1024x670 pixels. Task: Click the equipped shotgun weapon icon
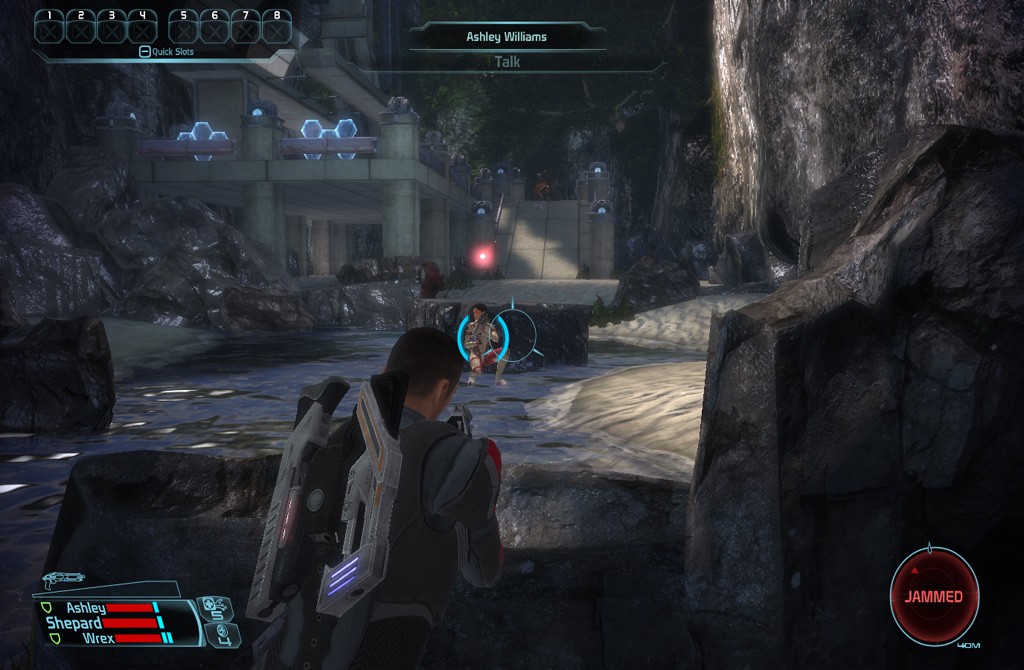[x=63, y=578]
